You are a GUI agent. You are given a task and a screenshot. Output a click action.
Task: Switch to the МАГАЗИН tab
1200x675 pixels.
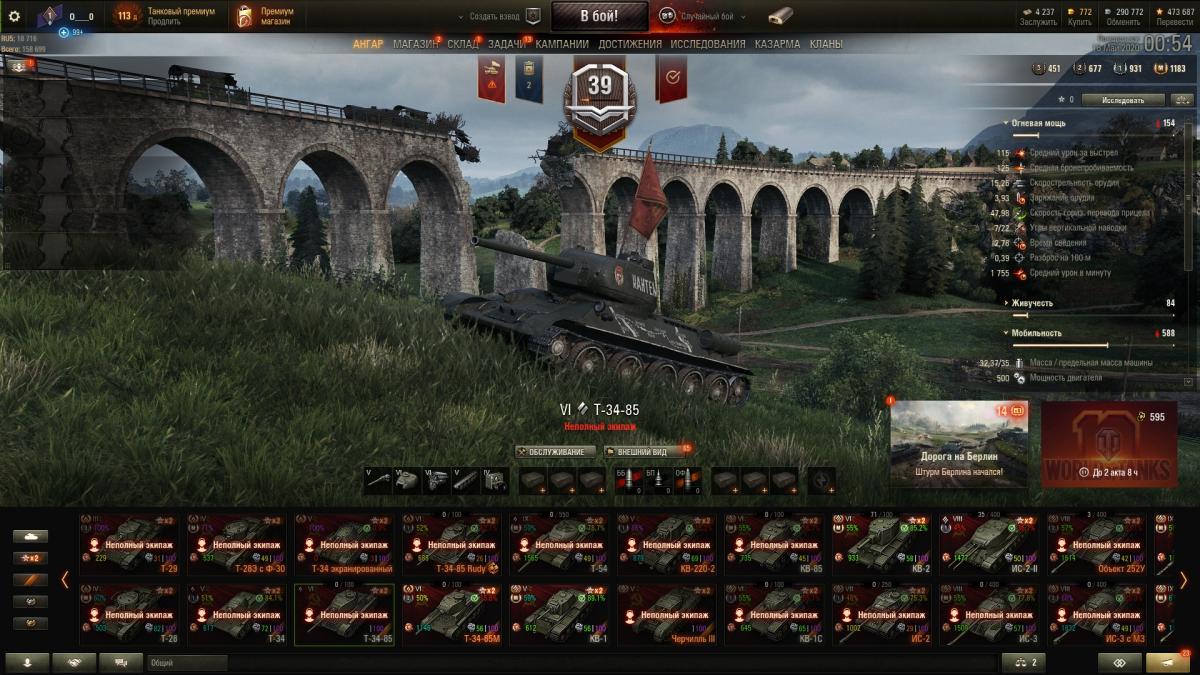414,45
